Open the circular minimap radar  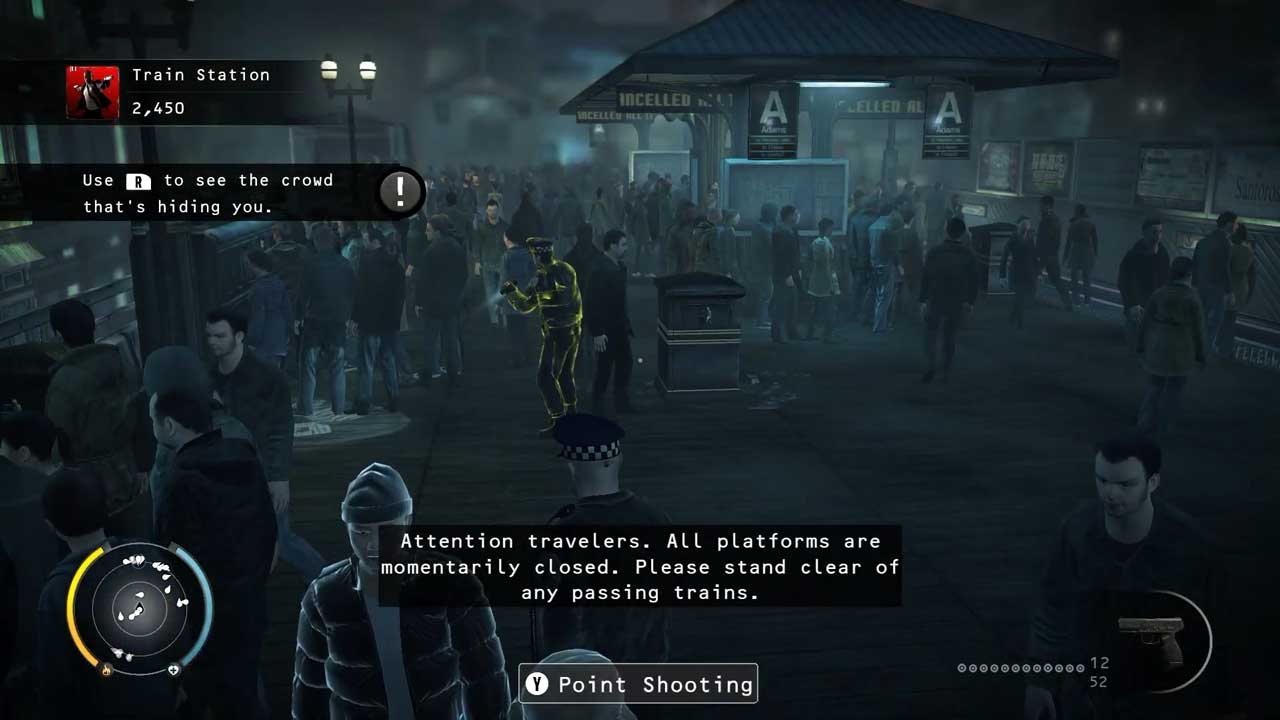tap(139, 607)
